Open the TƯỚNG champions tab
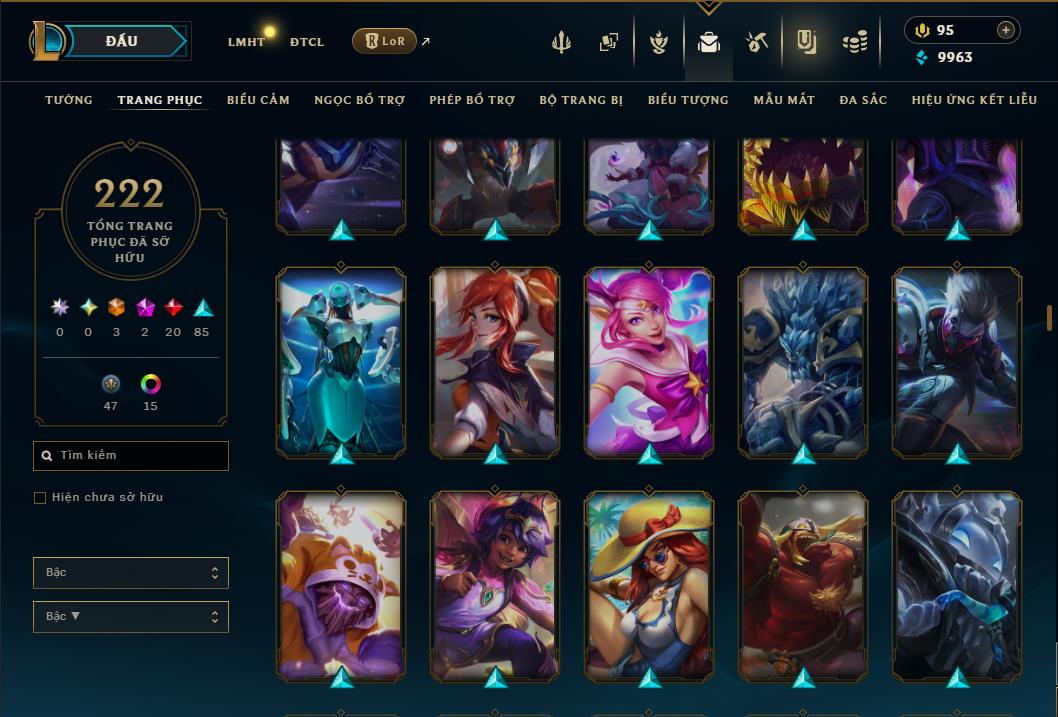Viewport: 1058px width, 717px height. (69, 100)
